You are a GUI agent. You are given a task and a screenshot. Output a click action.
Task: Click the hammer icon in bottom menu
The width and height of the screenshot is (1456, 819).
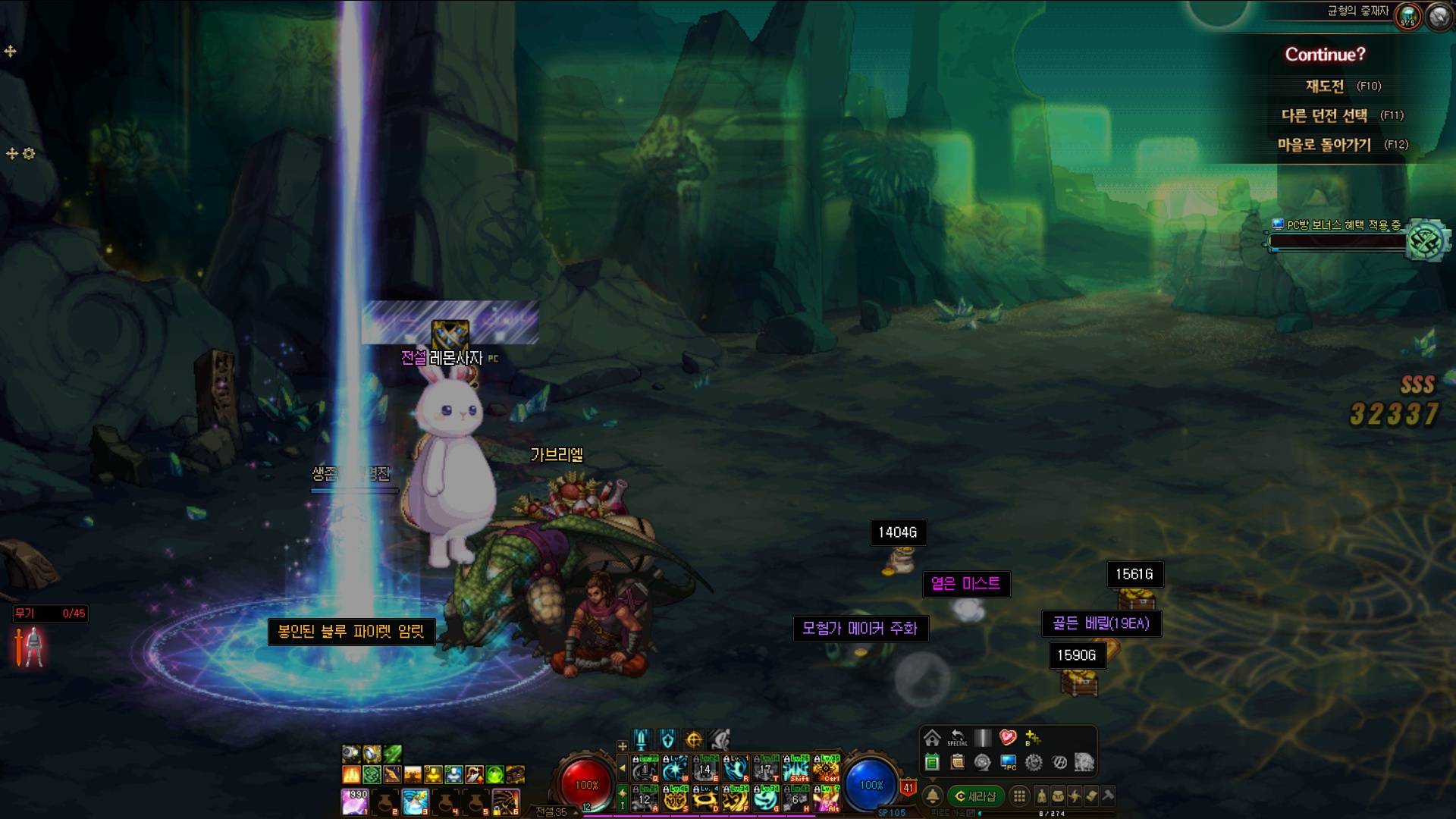1108,796
